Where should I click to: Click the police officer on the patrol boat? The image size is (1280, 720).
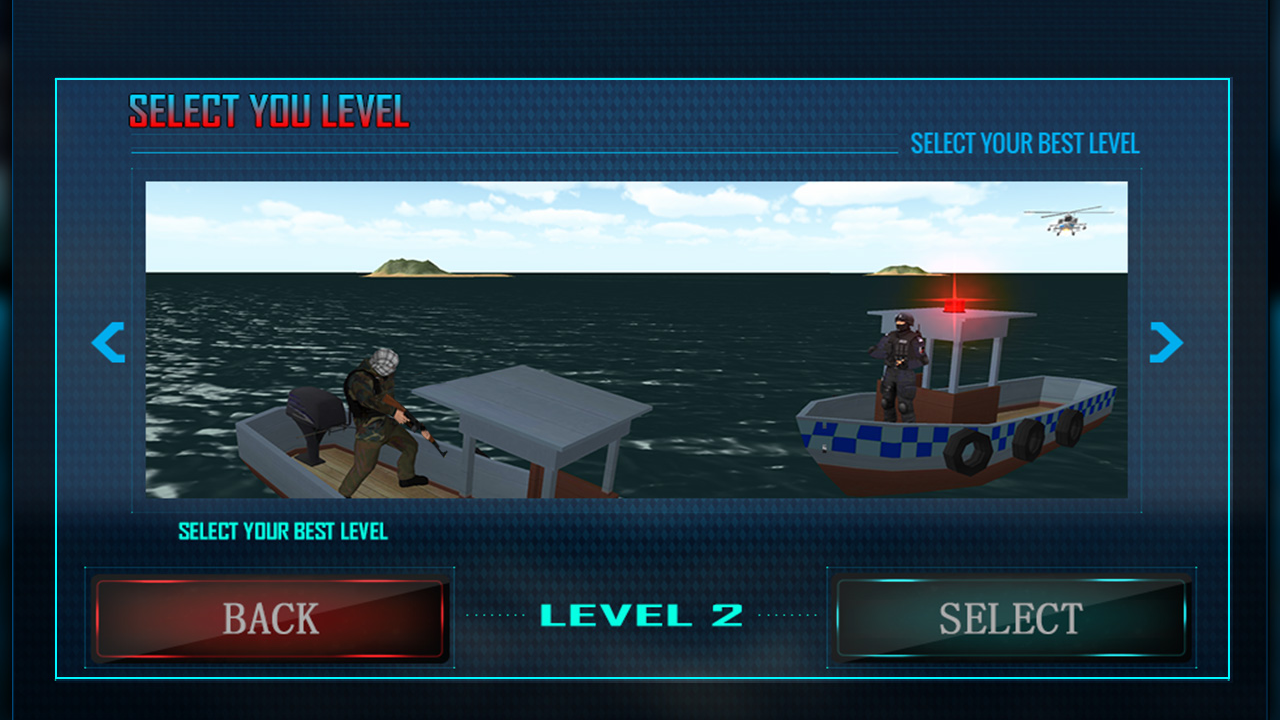898,360
